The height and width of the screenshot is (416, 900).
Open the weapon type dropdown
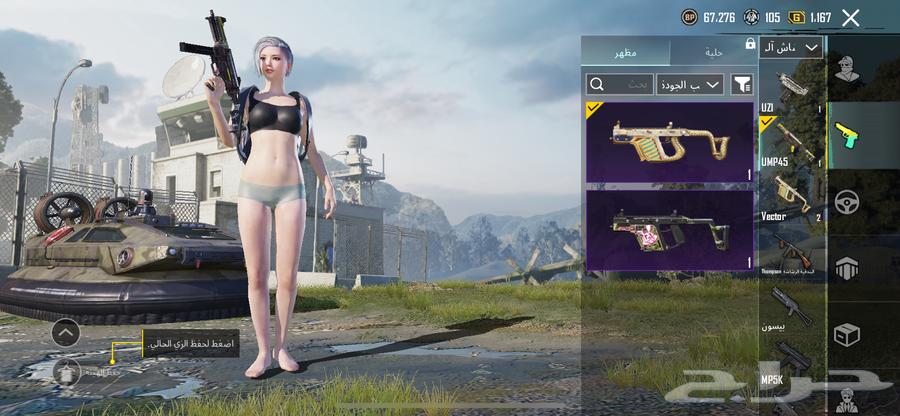[x=791, y=47]
